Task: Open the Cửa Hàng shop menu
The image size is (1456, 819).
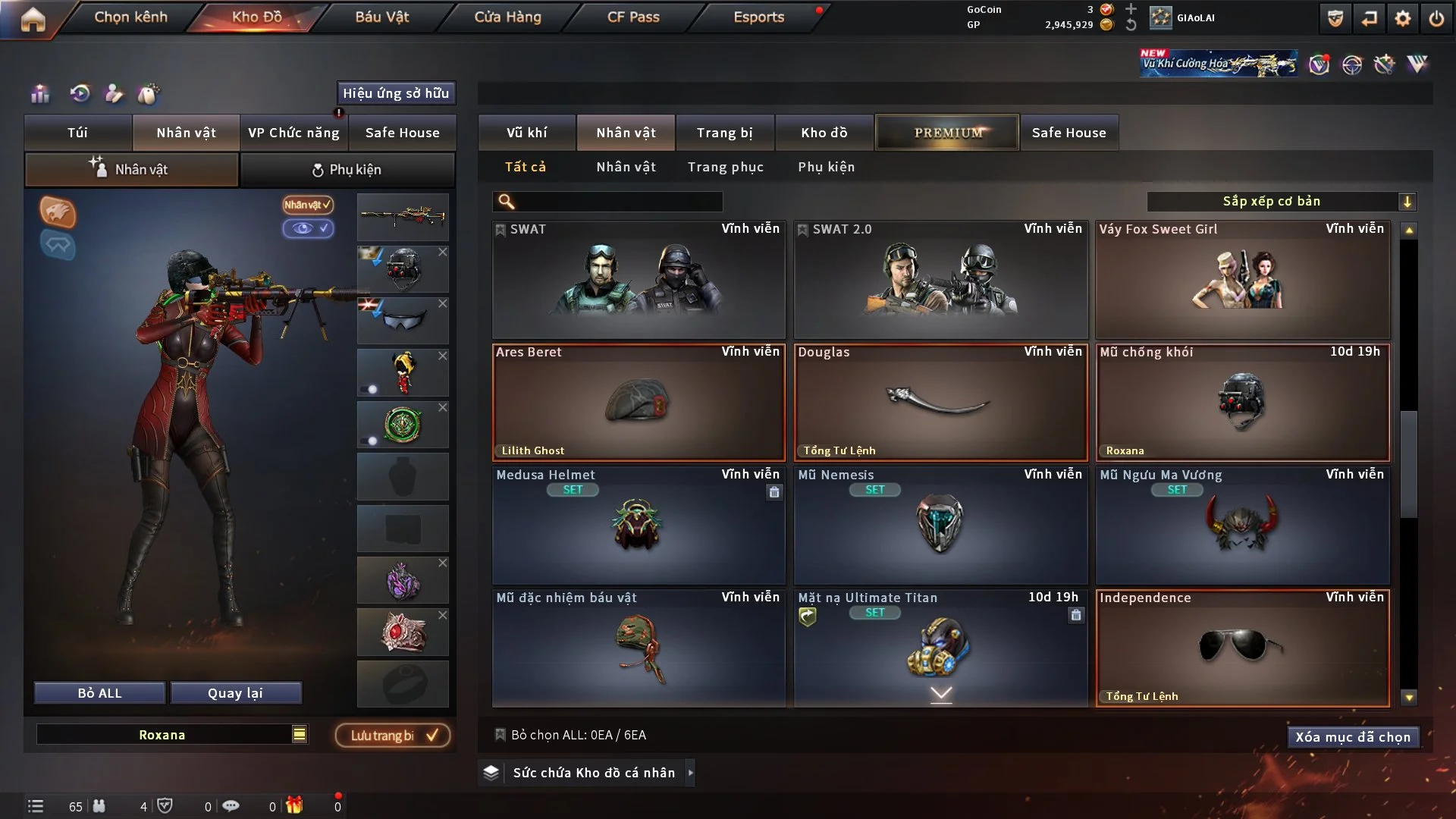Action: 507,17
